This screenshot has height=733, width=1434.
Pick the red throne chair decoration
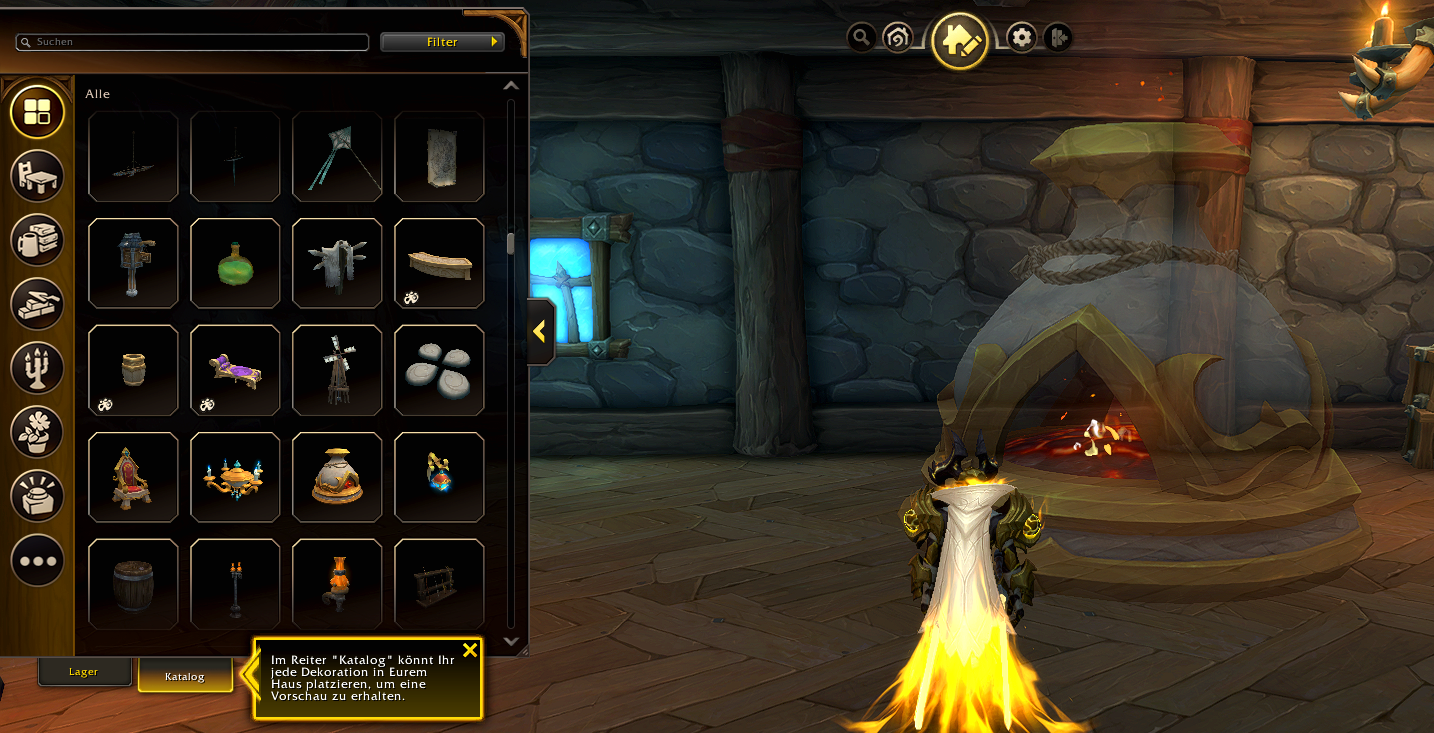[133, 477]
